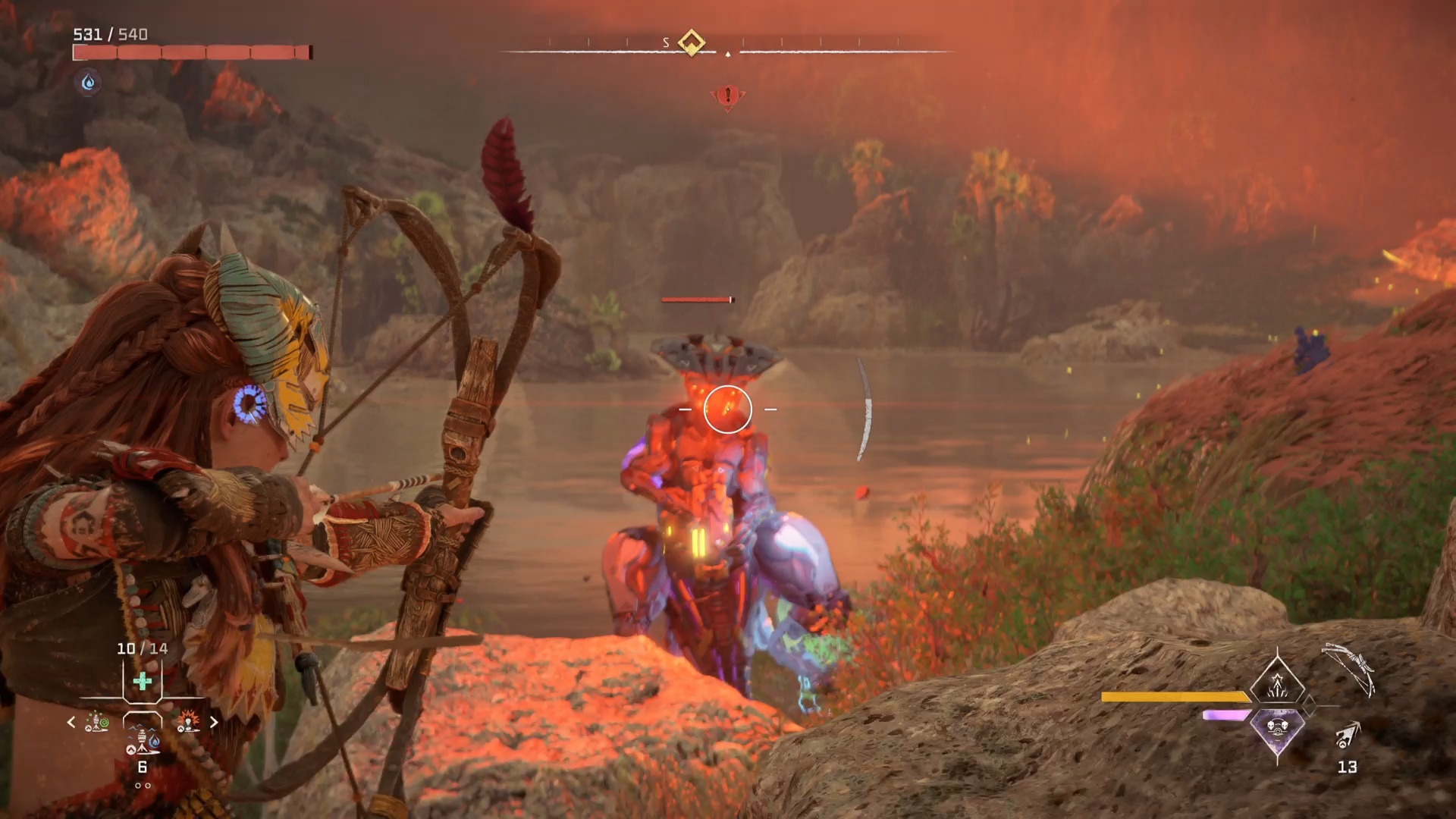Image resolution: width=1456 pixels, height=819 pixels.
Task: Select the equipped bow weapon icon
Action: click(x=1349, y=669)
